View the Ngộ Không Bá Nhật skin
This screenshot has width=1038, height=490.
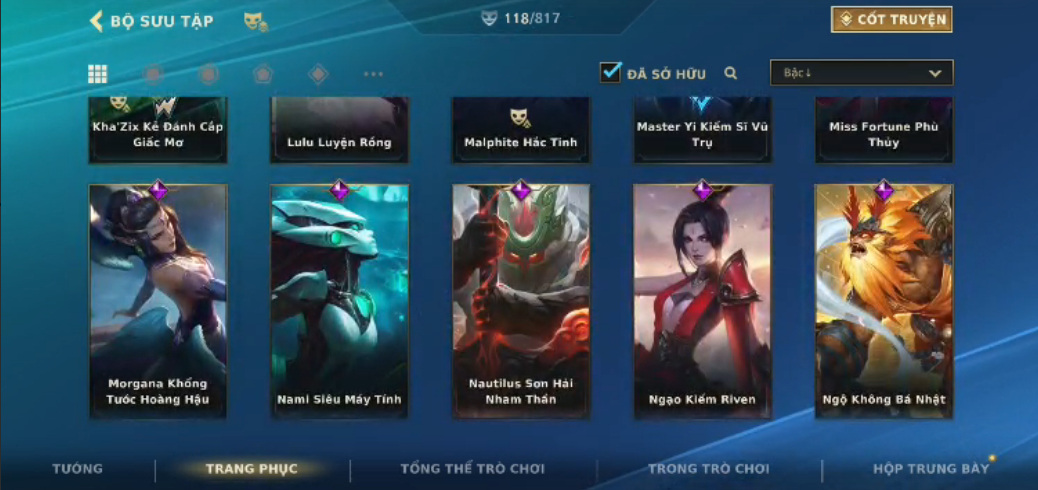coord(884,300)
